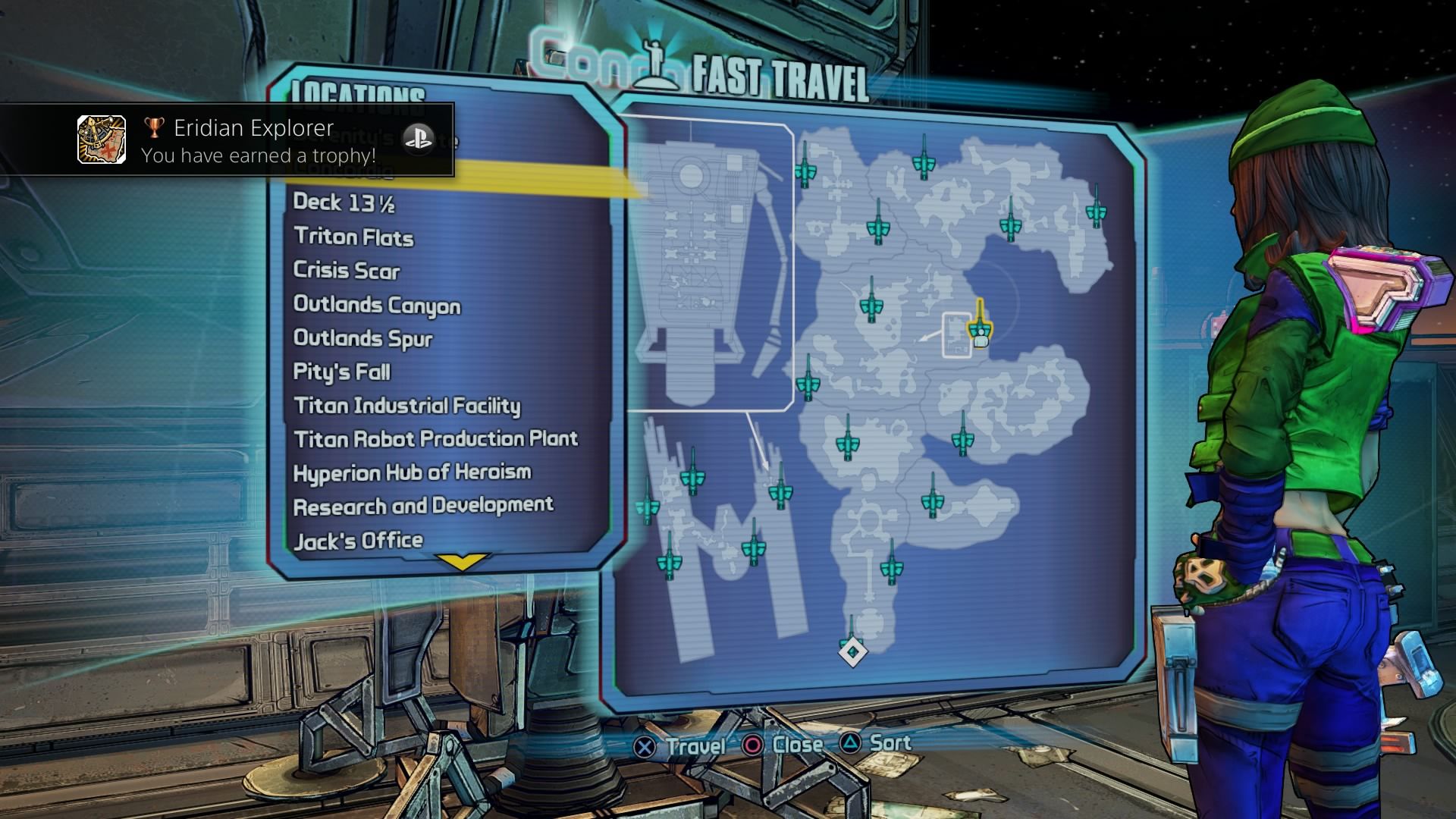Click the Eridian Explorer trophy icon
1456x819 pixels.
[102, 140]
